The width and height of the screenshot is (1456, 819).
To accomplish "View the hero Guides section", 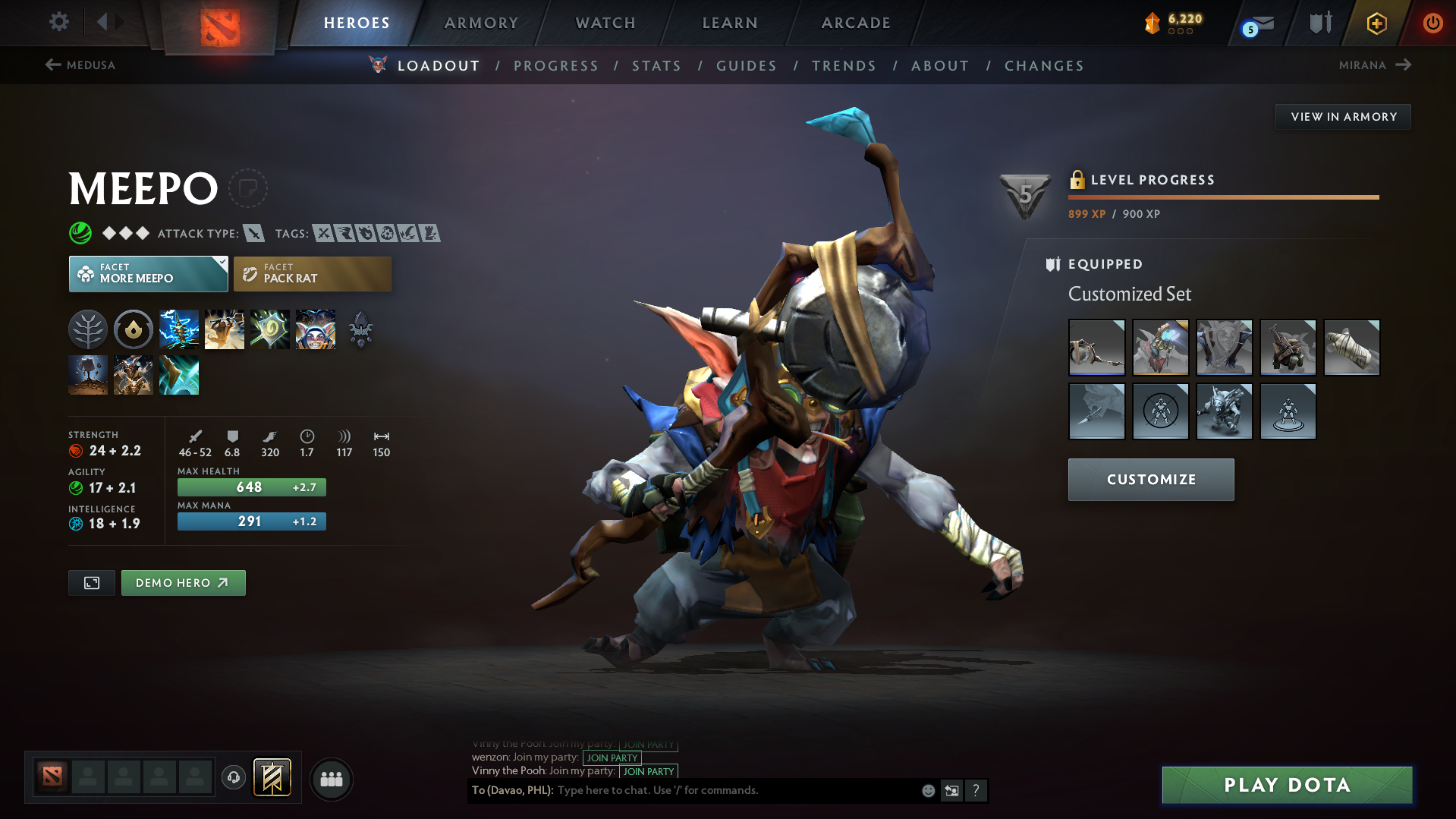I will coord(747,66).
